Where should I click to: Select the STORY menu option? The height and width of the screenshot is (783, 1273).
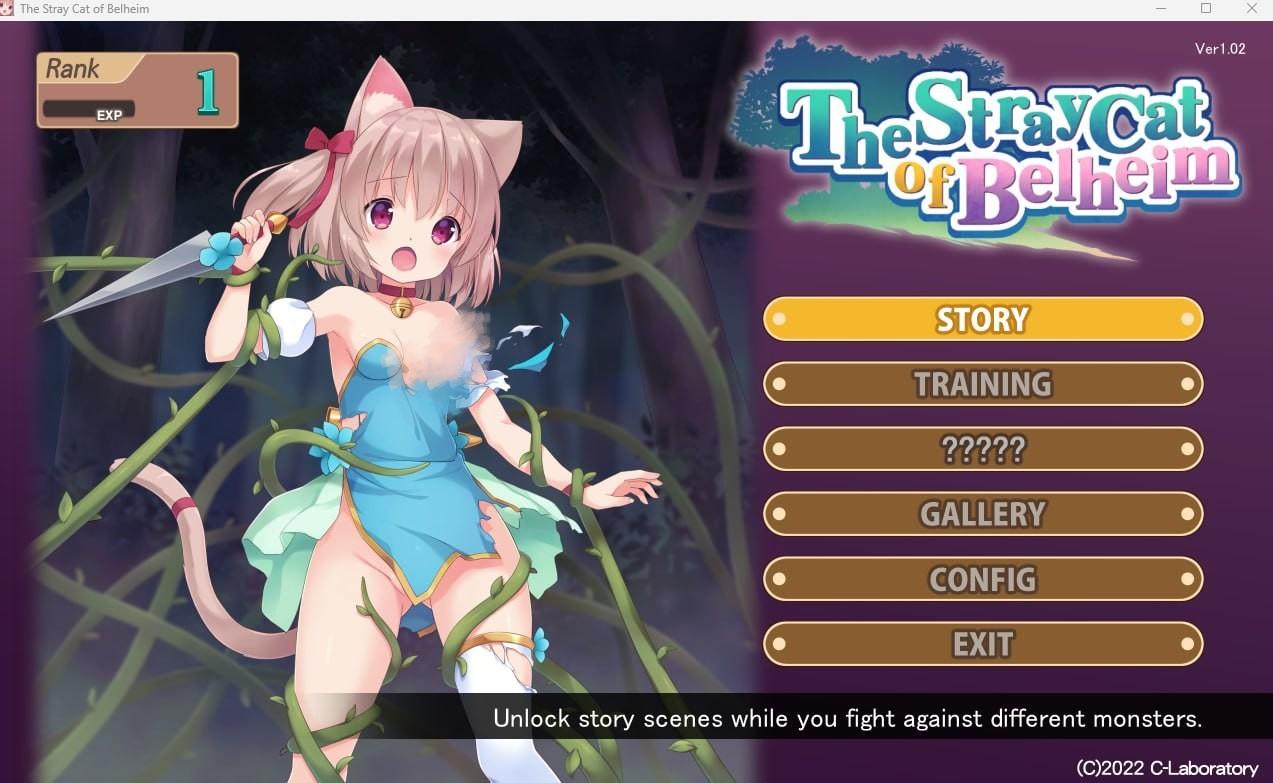tap(982, 319)
